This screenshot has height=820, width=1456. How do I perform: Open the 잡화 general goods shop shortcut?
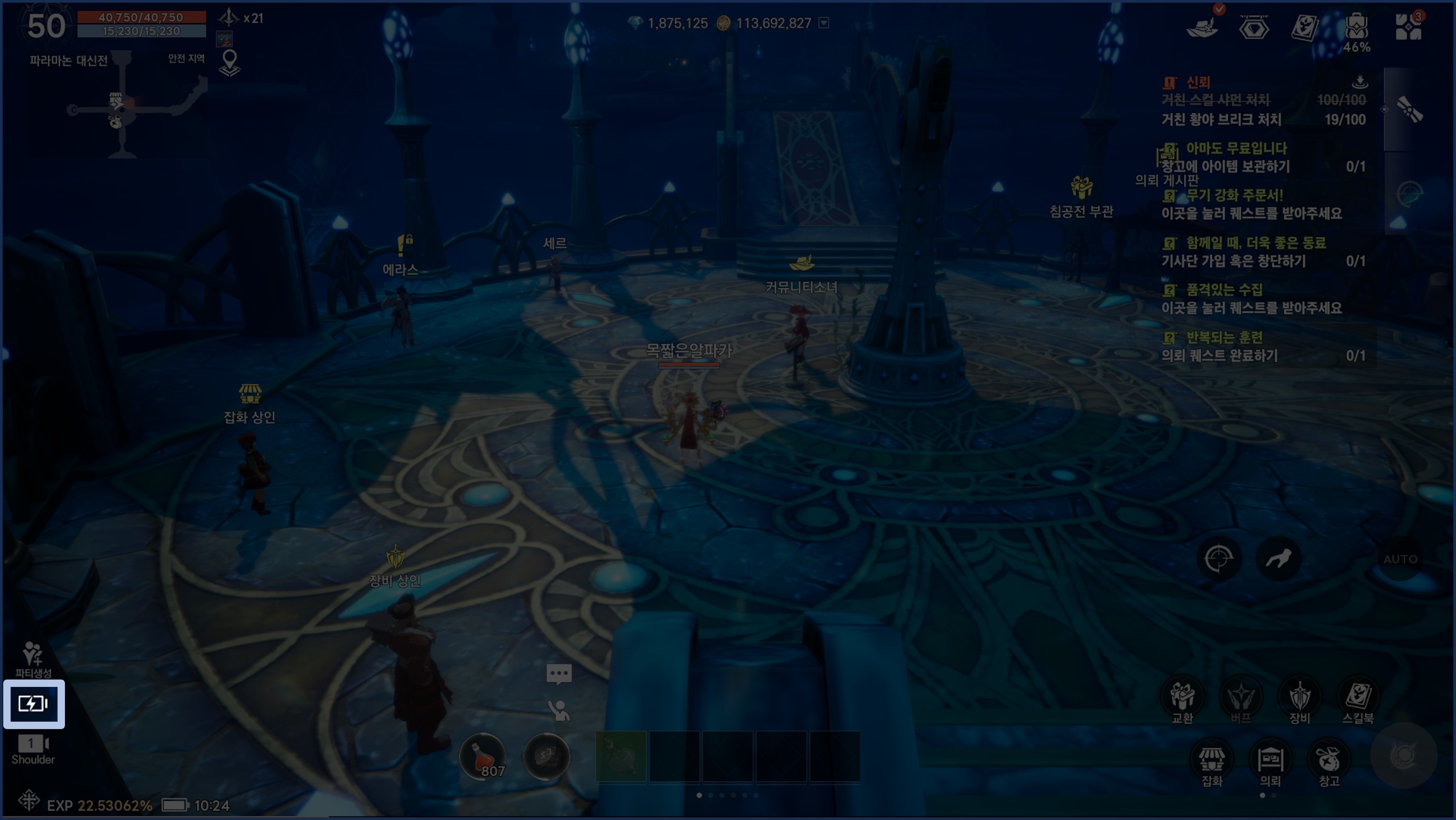(x=1212, y=763)
